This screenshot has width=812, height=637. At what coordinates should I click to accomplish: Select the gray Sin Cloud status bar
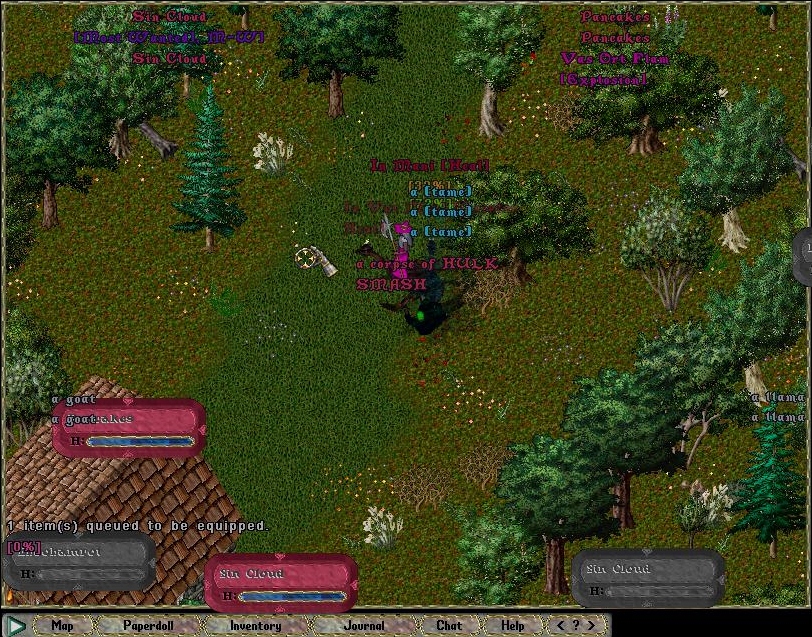tap(648, 578)
